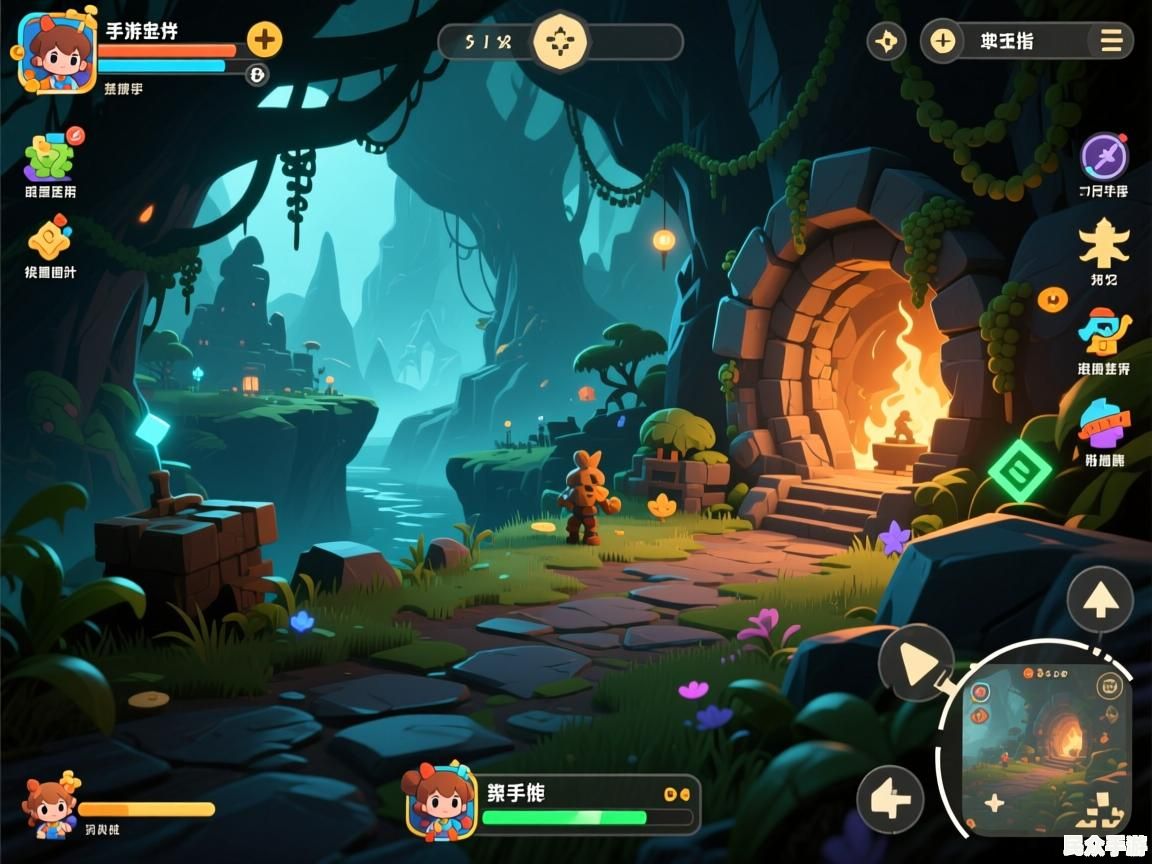1152x864 pixels.
Task: Select the character card at bottom center
Action: click(x=441, y=803)
